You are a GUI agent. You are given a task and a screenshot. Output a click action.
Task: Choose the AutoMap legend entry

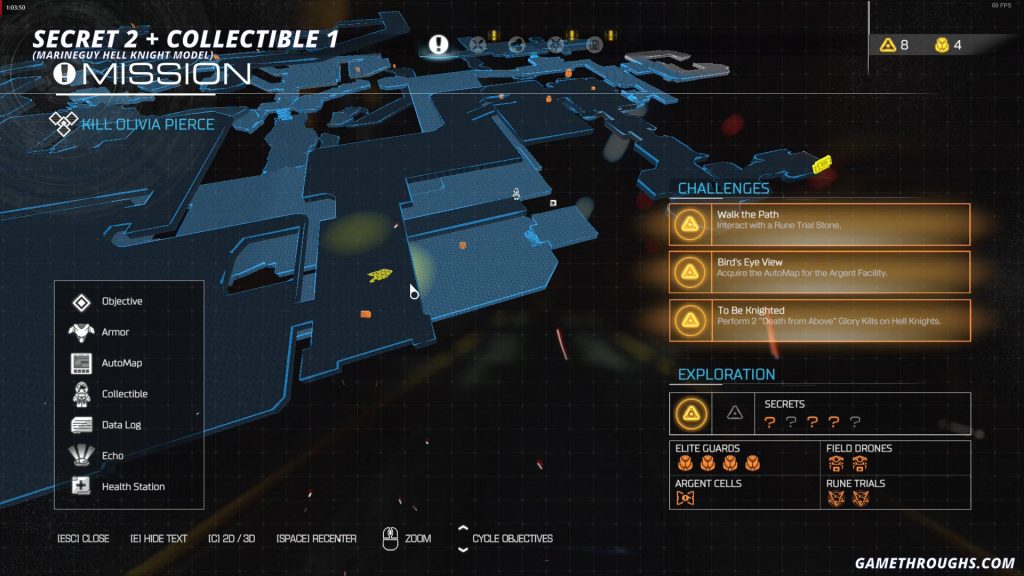click(121, 363)
